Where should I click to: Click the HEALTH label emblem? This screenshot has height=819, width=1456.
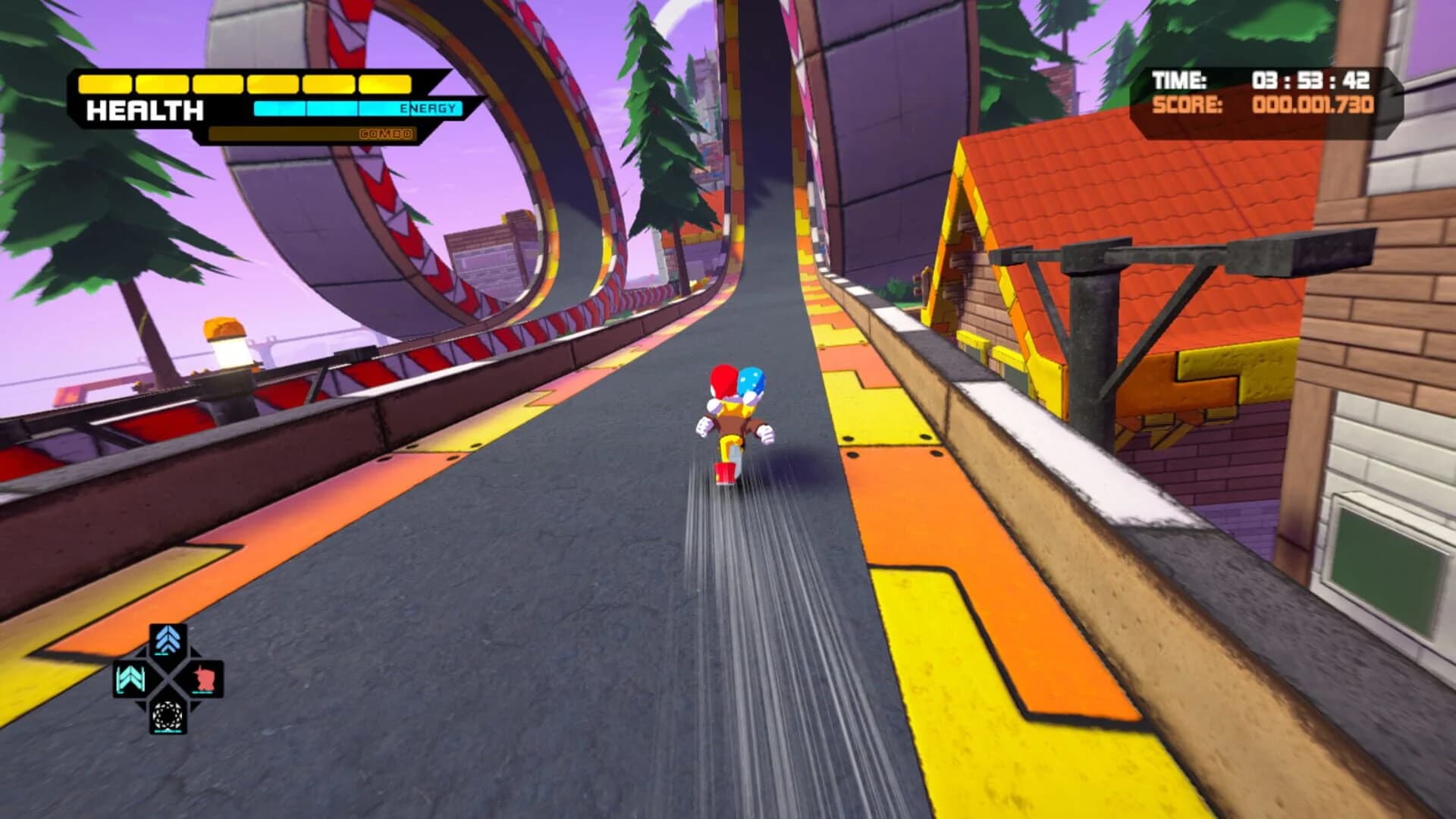click(x=146, y=108)
